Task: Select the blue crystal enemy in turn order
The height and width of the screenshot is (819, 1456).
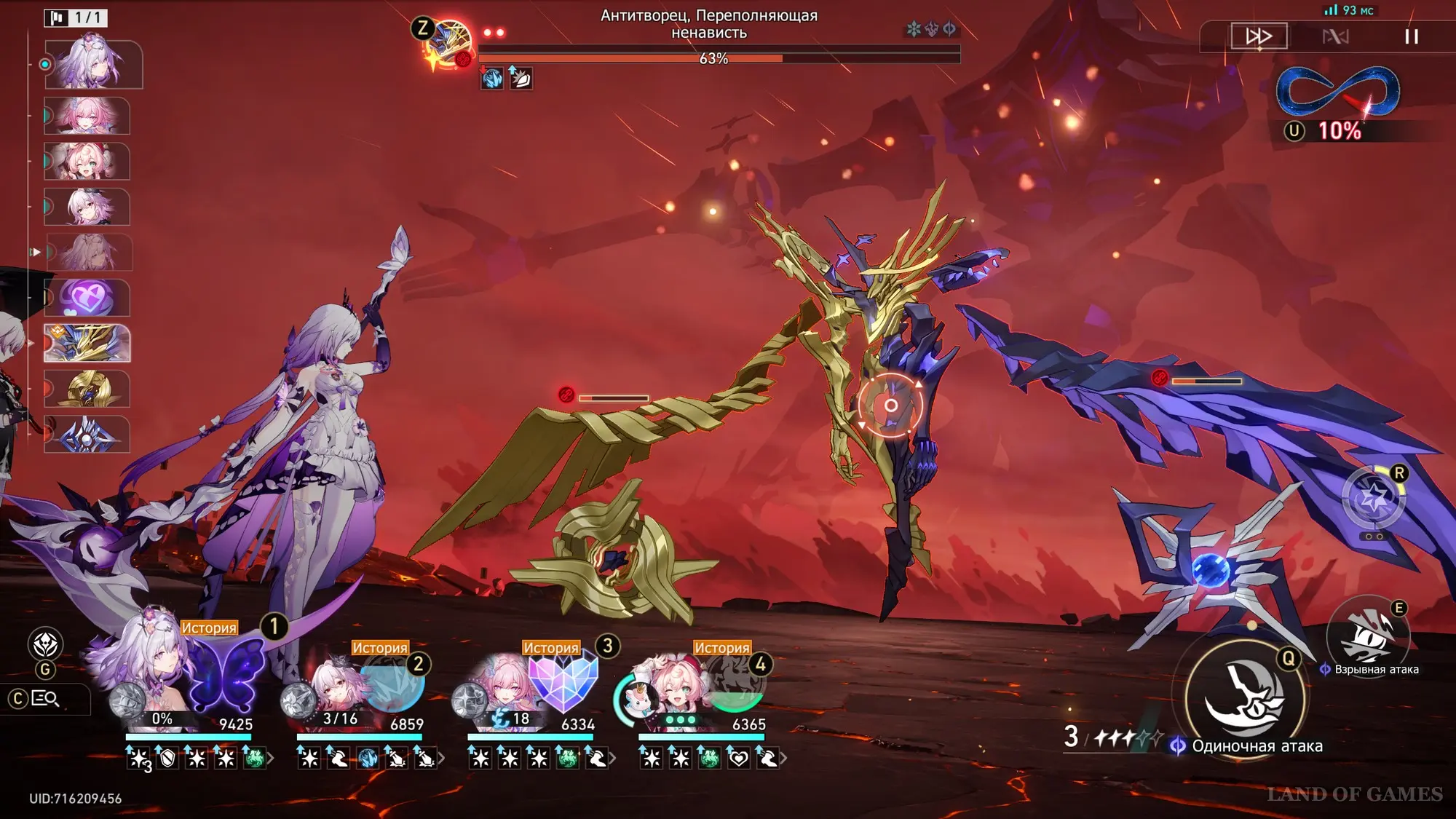Action: pyautogui.click(x=87, y=435)
